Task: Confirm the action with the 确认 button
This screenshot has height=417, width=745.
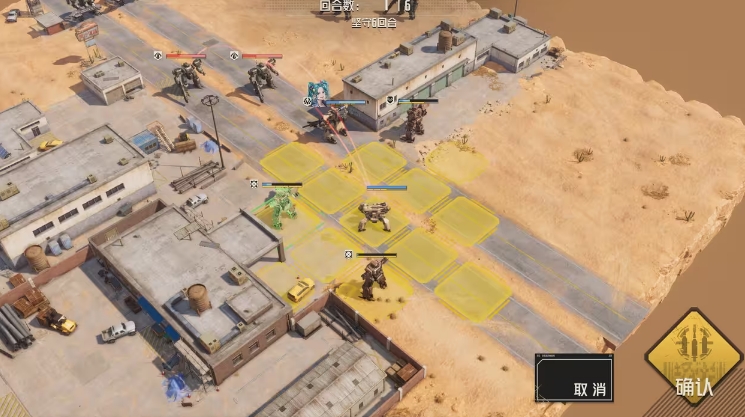Action: [694, 360]
